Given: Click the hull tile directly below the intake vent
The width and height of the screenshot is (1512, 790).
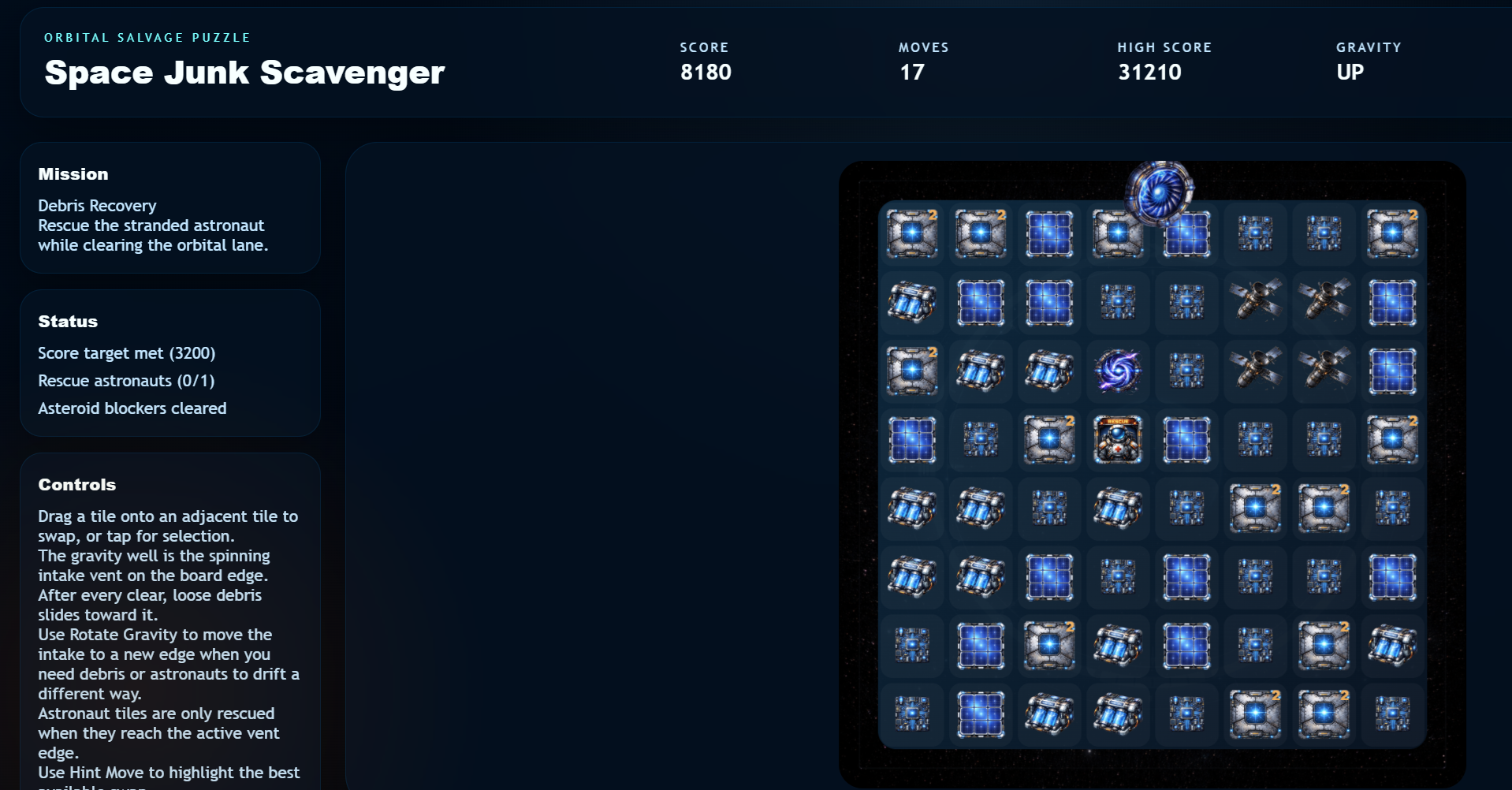Looking at the screenshot, I should tap(1118, 233).
